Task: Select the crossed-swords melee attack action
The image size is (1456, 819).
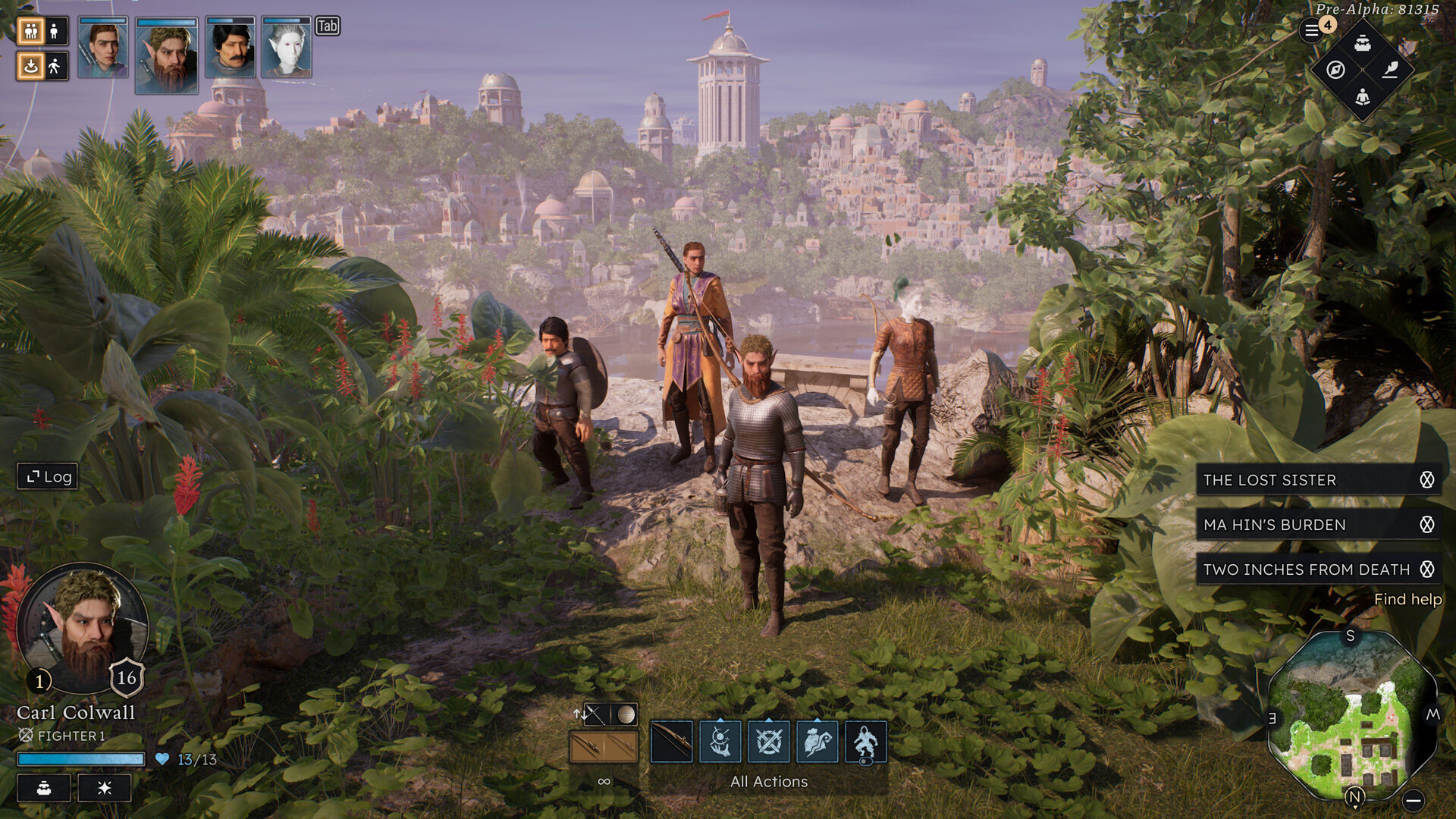Action: click(x=768, y=742)
